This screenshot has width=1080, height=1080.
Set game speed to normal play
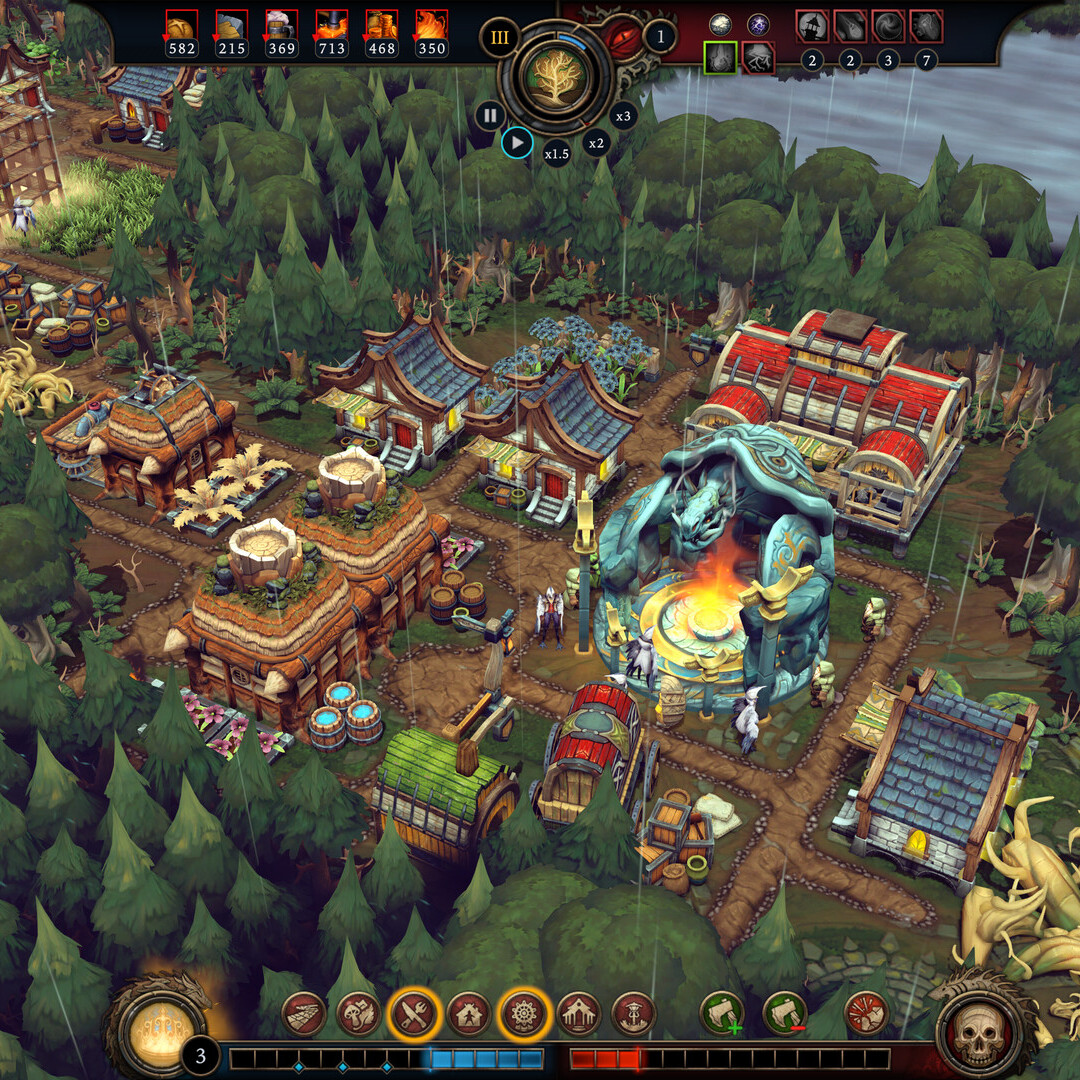(x=517, y=143)
